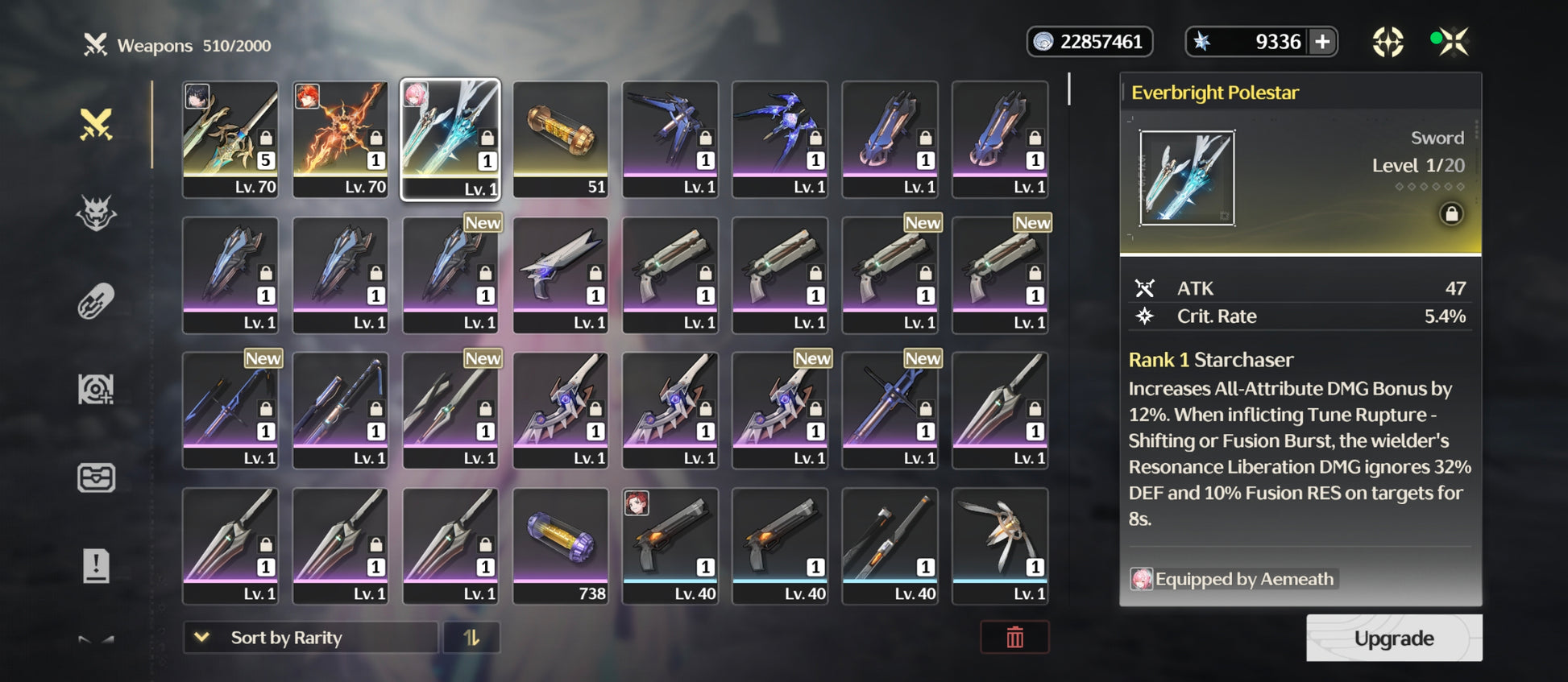
Task: Toggle the sort order arrows button
Action: (x=471, y=638)
